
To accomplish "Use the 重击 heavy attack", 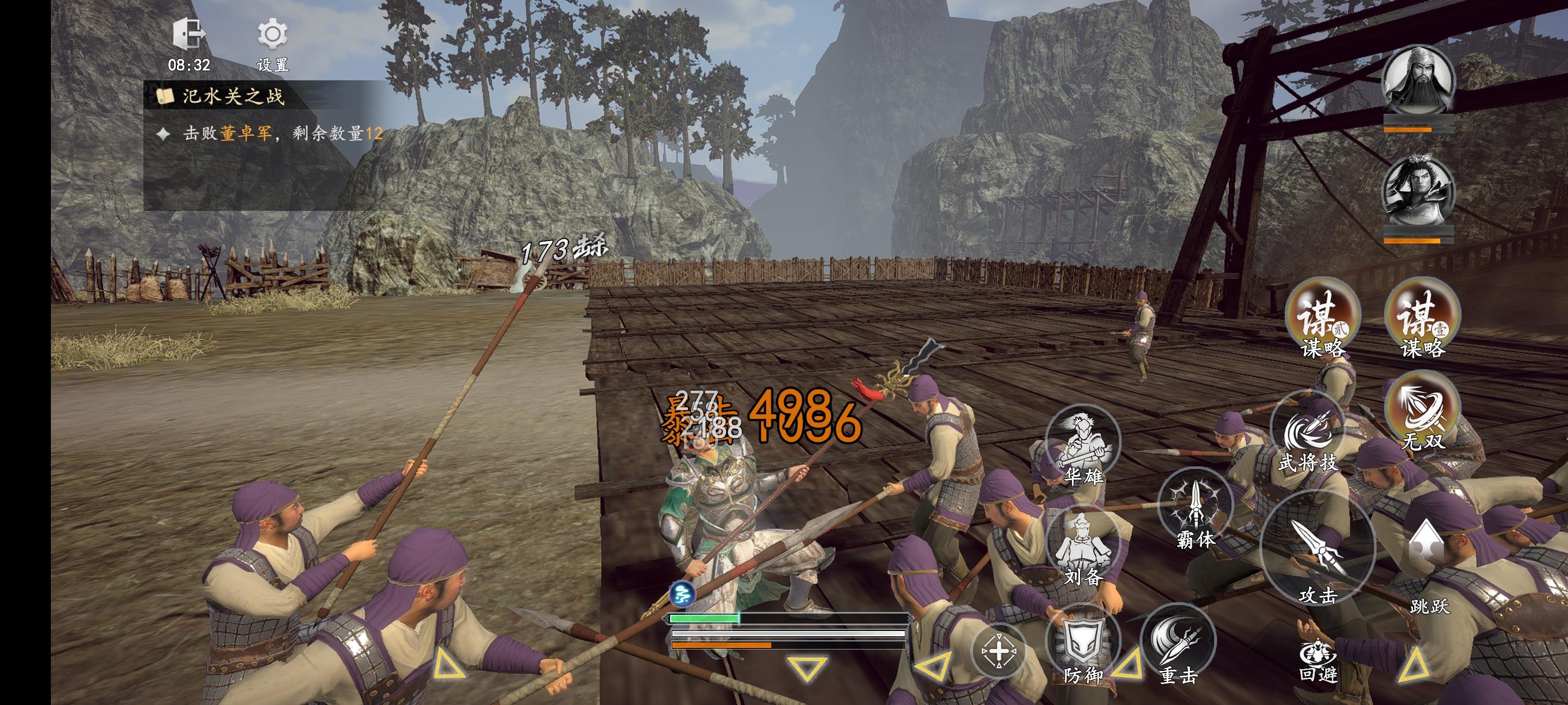I will tap(1177, 645).
